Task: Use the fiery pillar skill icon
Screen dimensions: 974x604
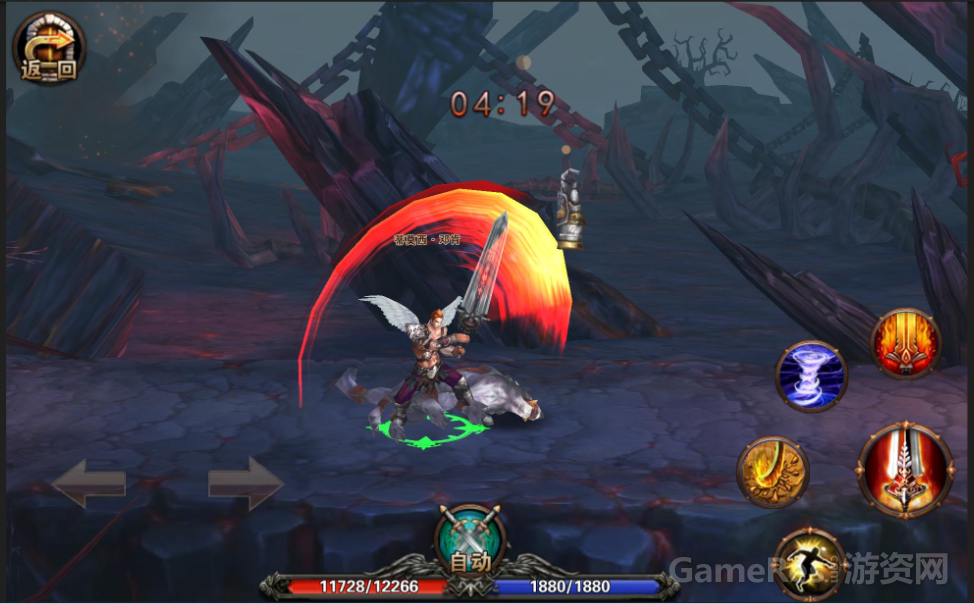Action: [x=905, y=344]
